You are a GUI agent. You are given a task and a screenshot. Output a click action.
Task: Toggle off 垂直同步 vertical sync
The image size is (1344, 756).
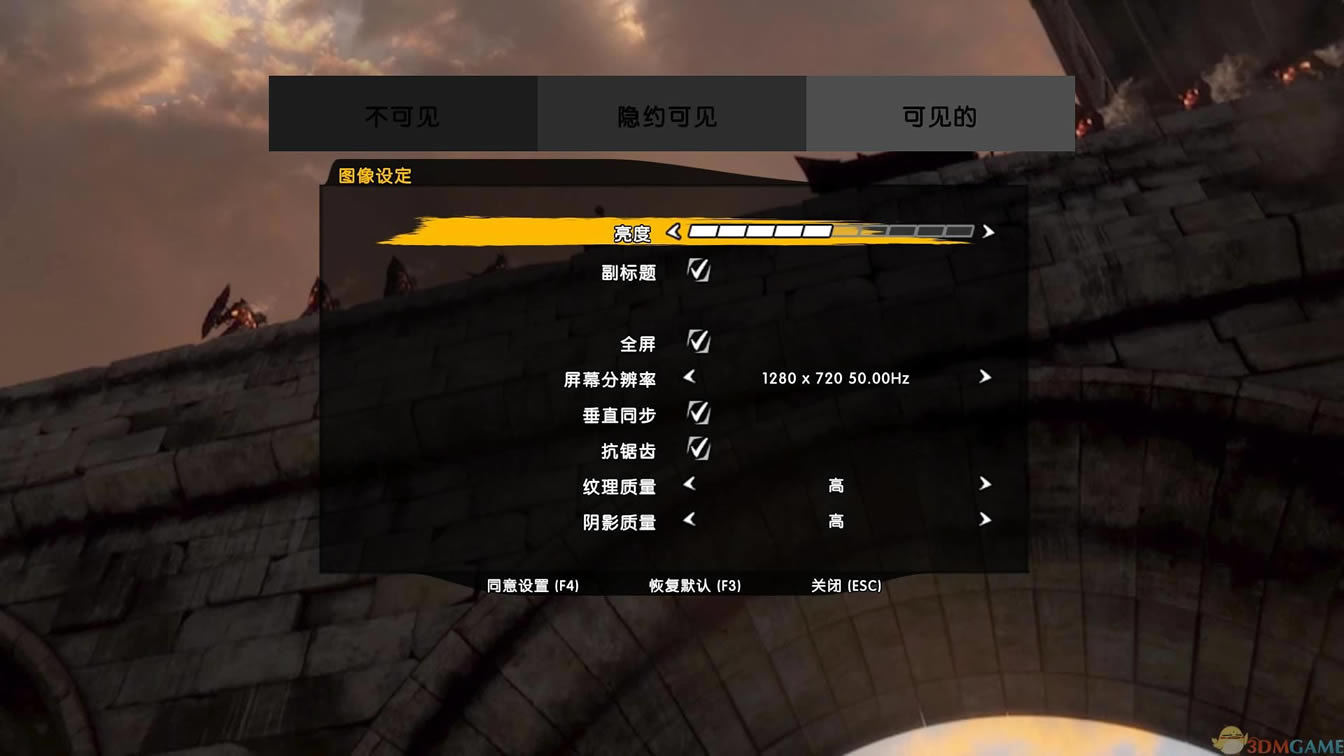pyautogui.click(x=698, y=412)
